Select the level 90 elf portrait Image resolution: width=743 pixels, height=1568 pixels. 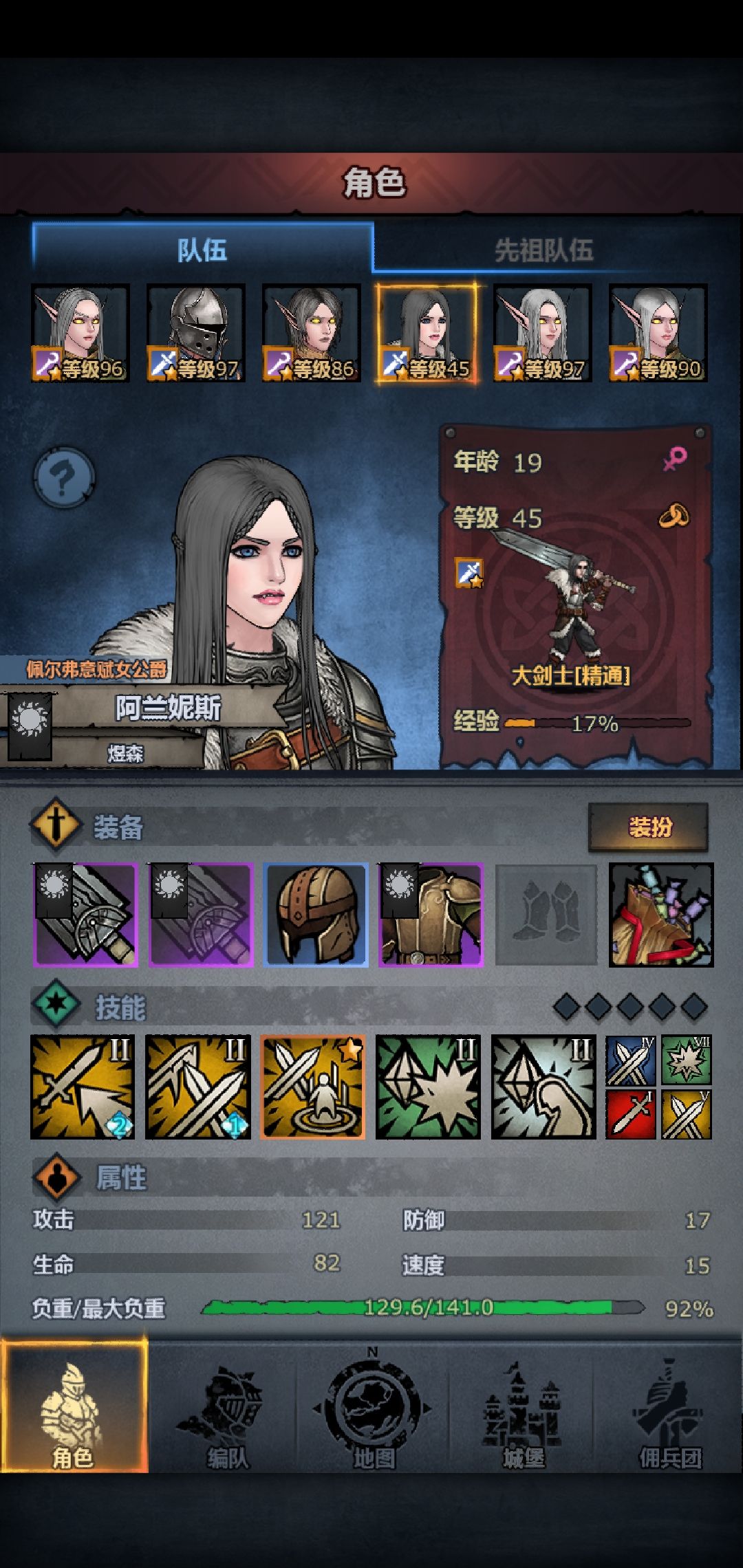click(658, 334)
